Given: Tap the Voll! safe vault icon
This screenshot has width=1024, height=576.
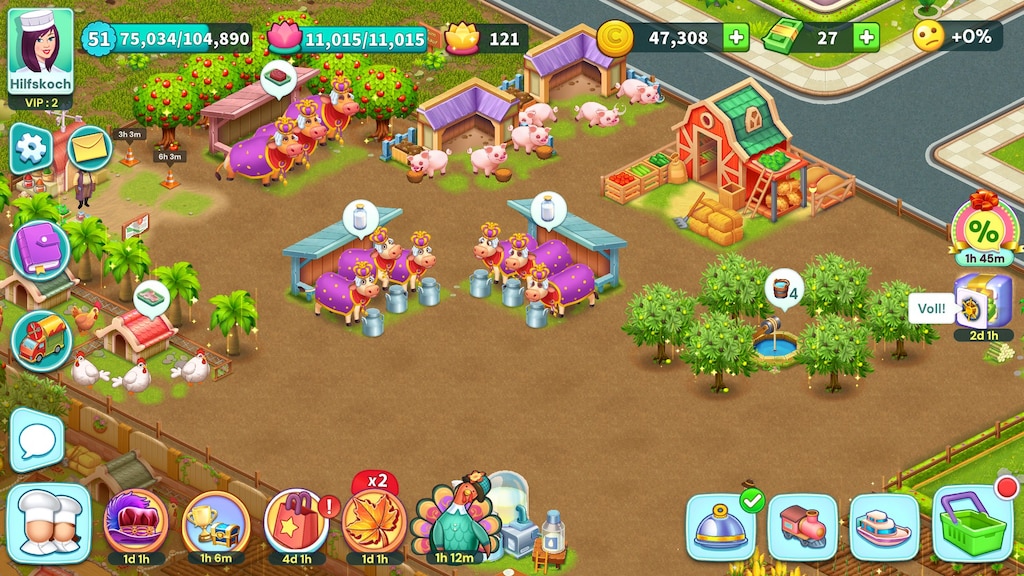Looking at the screenshot, I should coord(982,303).
